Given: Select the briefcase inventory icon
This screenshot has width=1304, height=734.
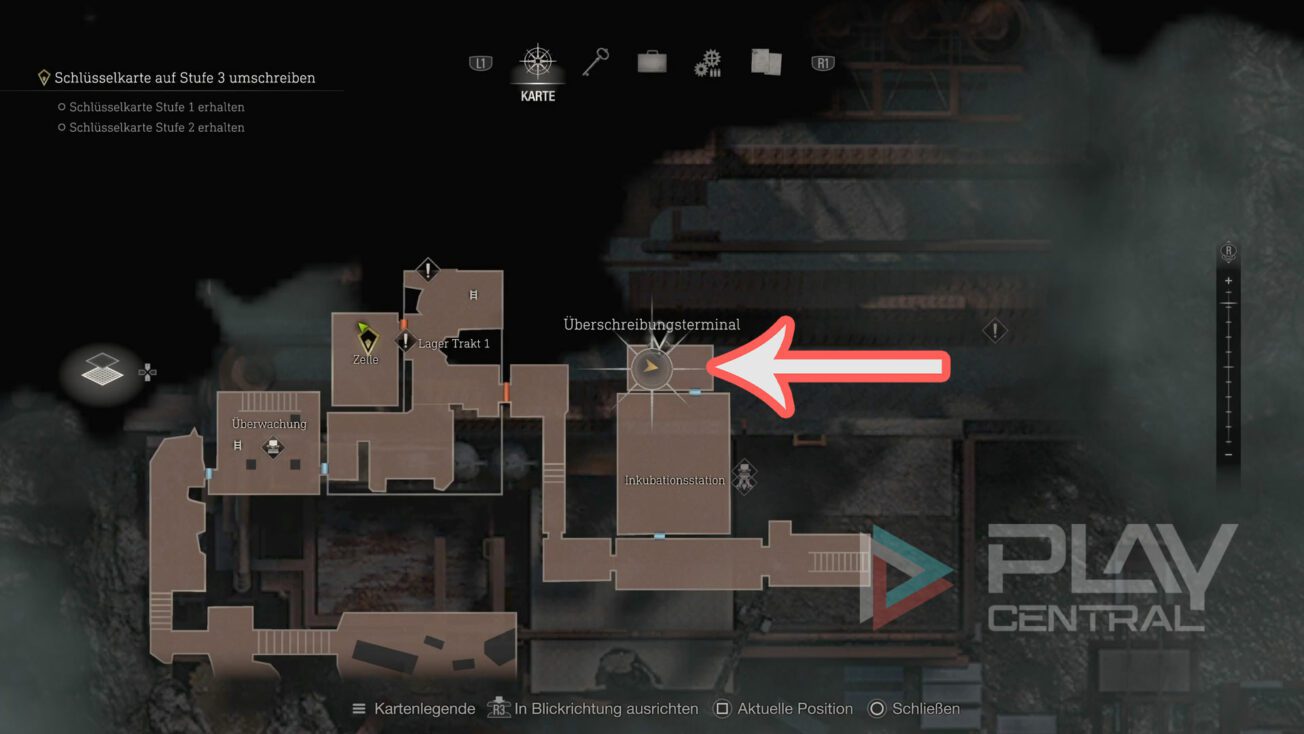Looking at the screenshot, I should pyautogui.click(x=650, y=62).
